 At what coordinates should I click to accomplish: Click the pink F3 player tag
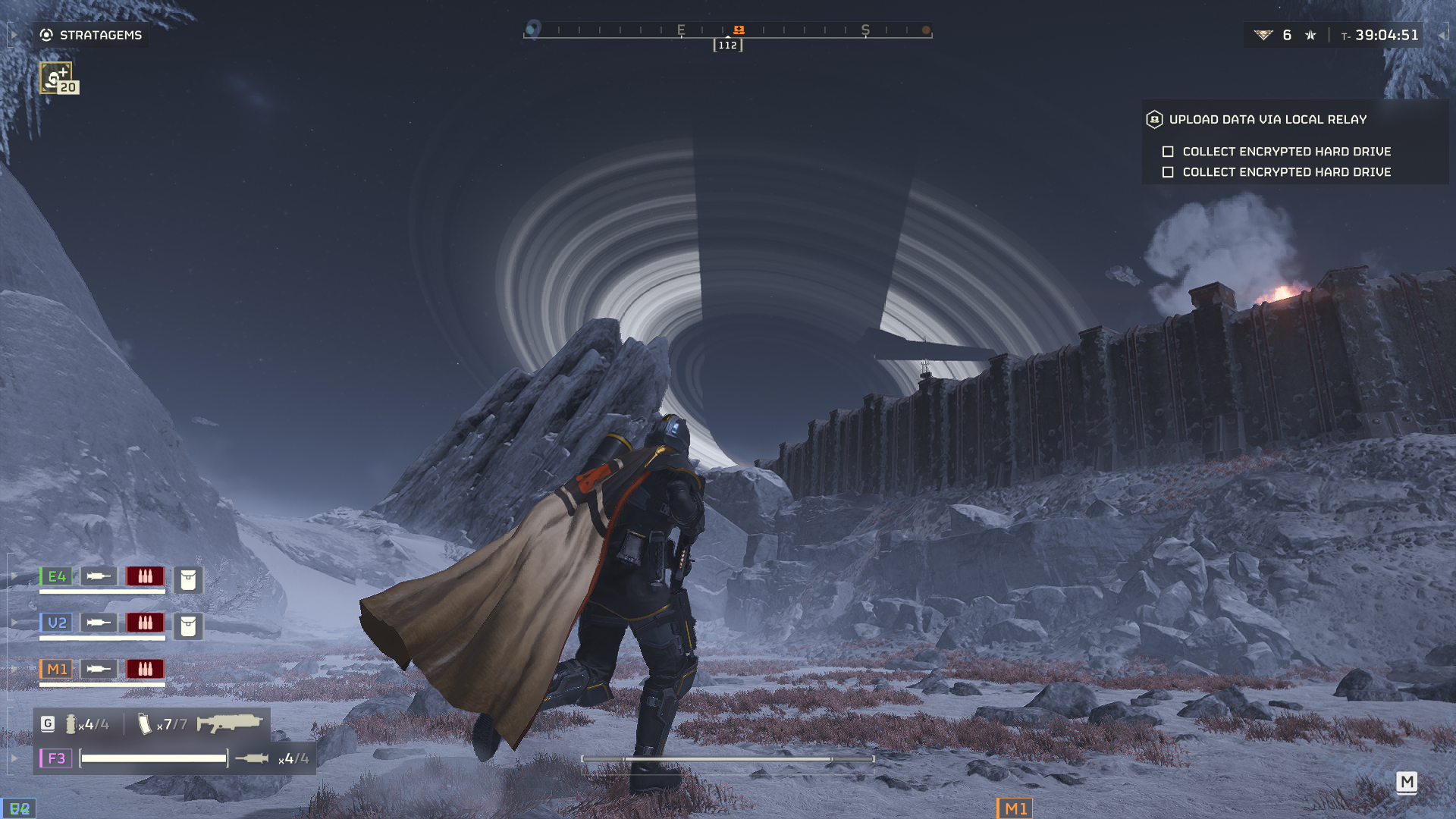pos(56,758)
